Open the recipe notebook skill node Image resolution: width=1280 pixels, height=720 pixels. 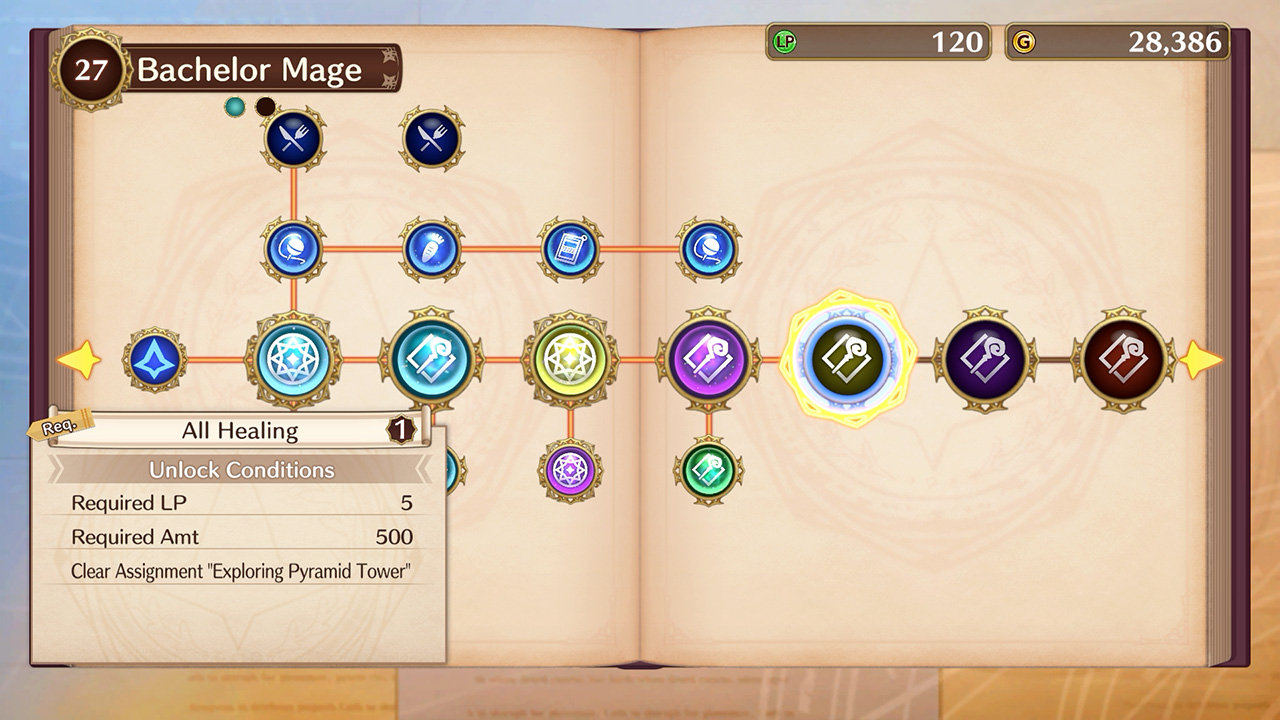tap(568, 250)
